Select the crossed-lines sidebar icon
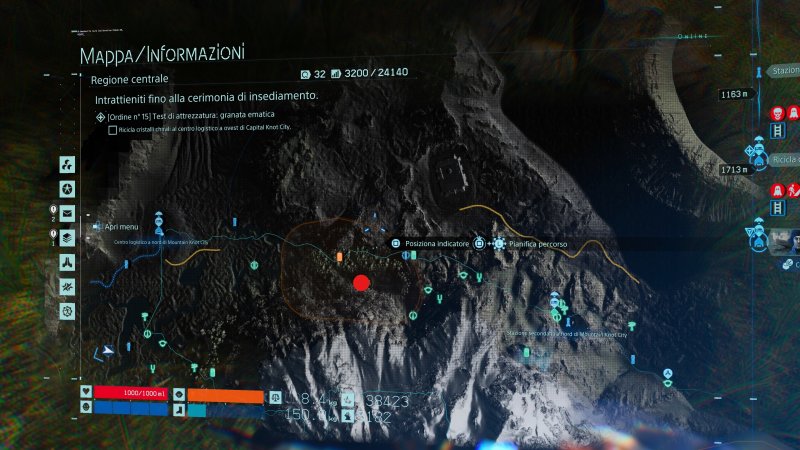Screen dimensions: 800x450 (x=67, y=287)
